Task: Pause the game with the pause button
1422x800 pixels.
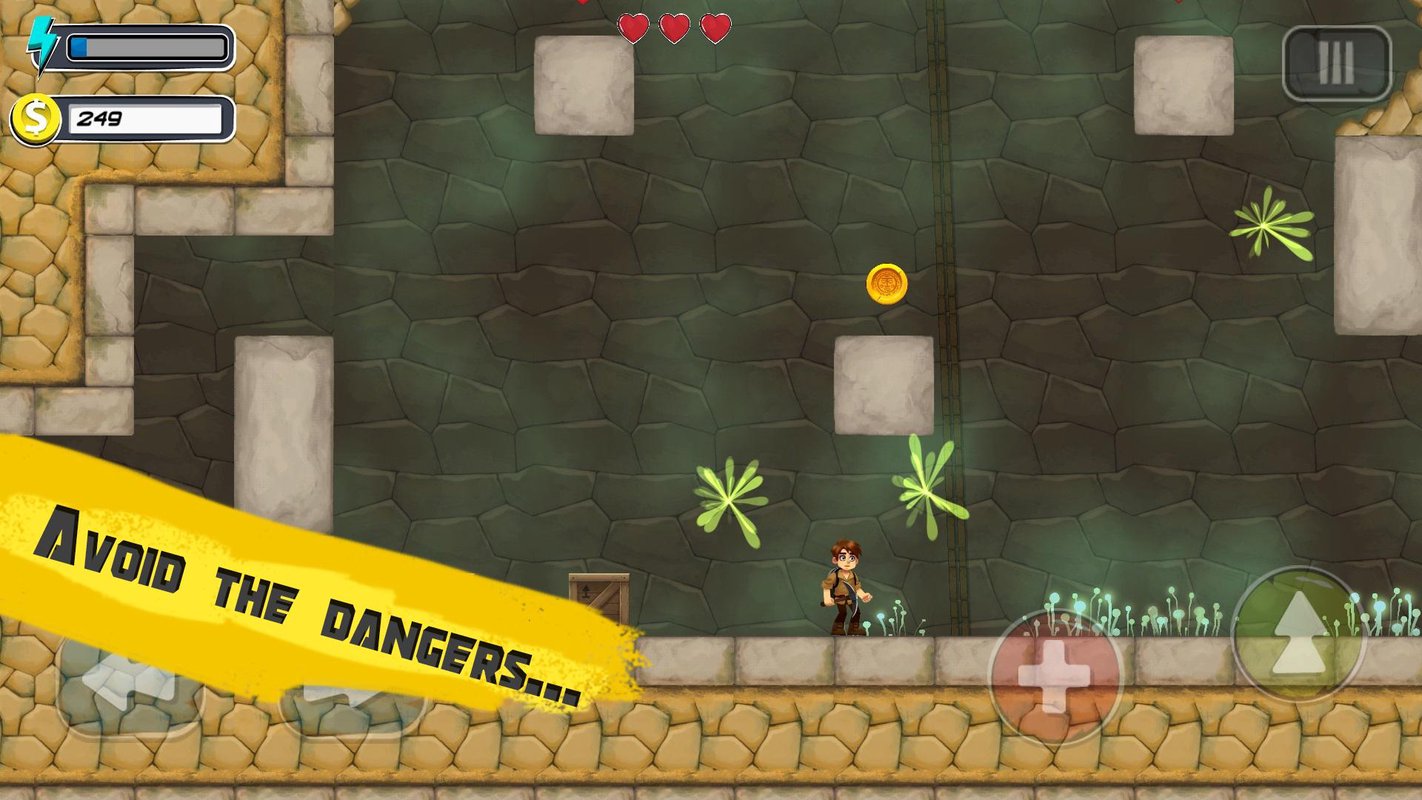Action: (1336, 64)
